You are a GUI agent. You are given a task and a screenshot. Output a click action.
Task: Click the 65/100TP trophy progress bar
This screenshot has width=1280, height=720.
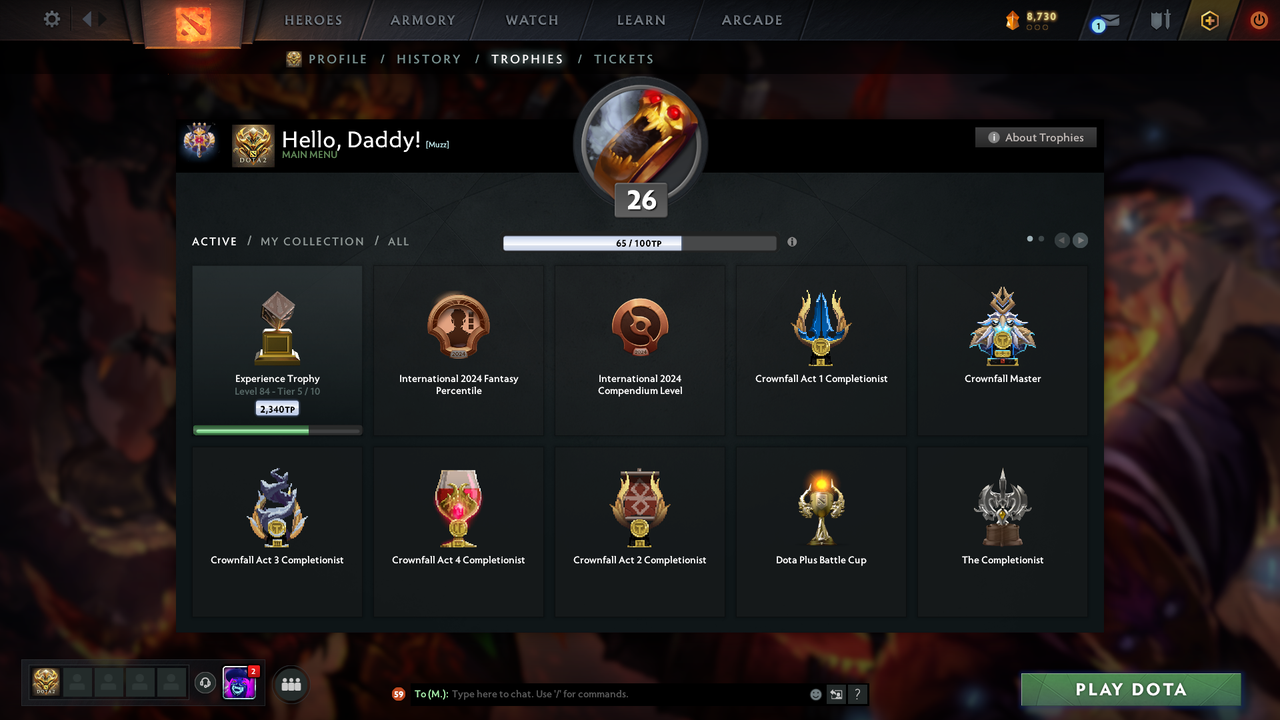(640, 242)
